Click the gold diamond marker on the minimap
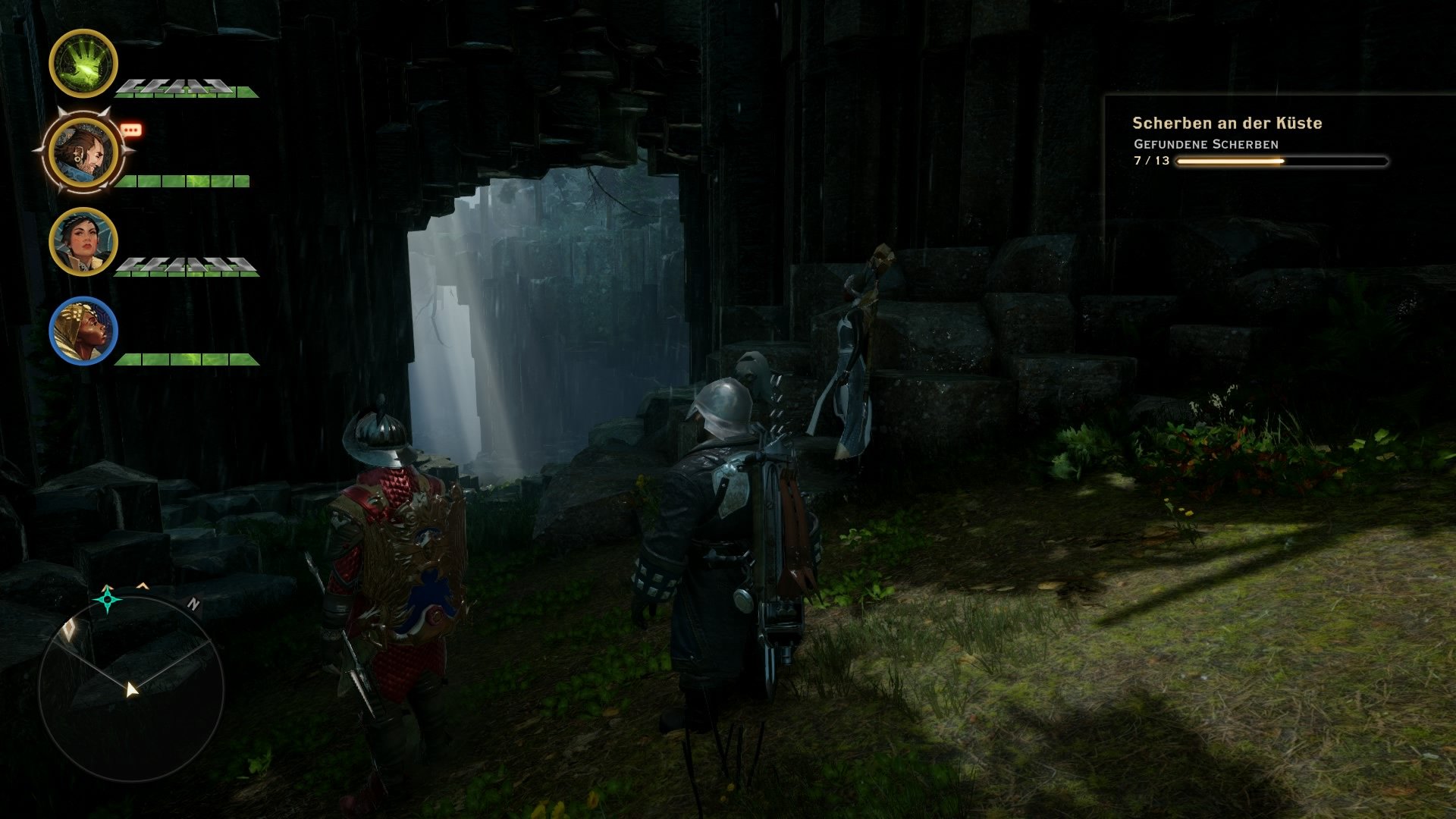Image resolution: width=1456 pixels, height=819 pixels. pyautogui.click(x=70, y=628)
